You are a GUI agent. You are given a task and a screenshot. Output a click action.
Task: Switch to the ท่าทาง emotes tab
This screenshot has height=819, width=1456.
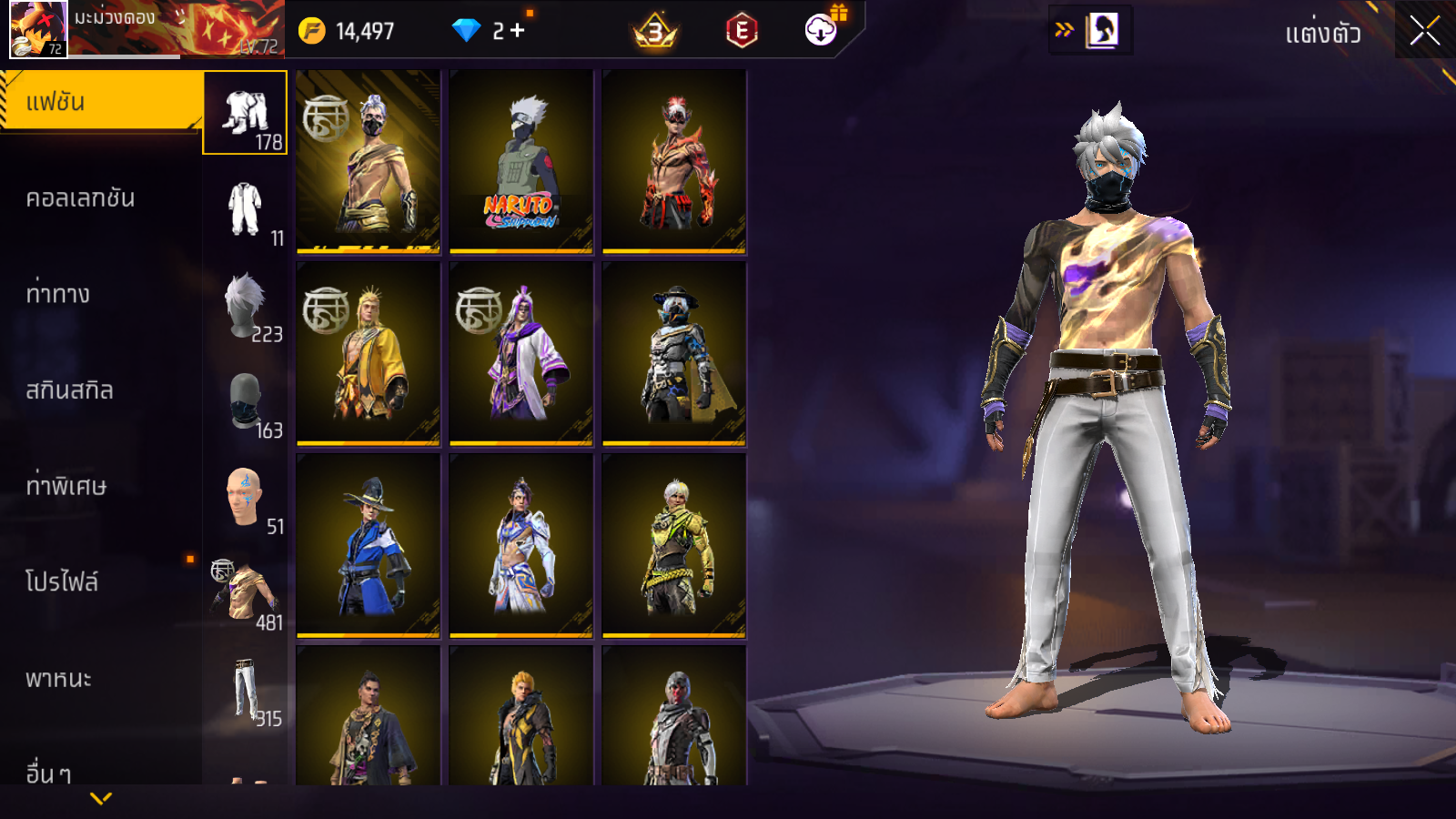point(58,294)
